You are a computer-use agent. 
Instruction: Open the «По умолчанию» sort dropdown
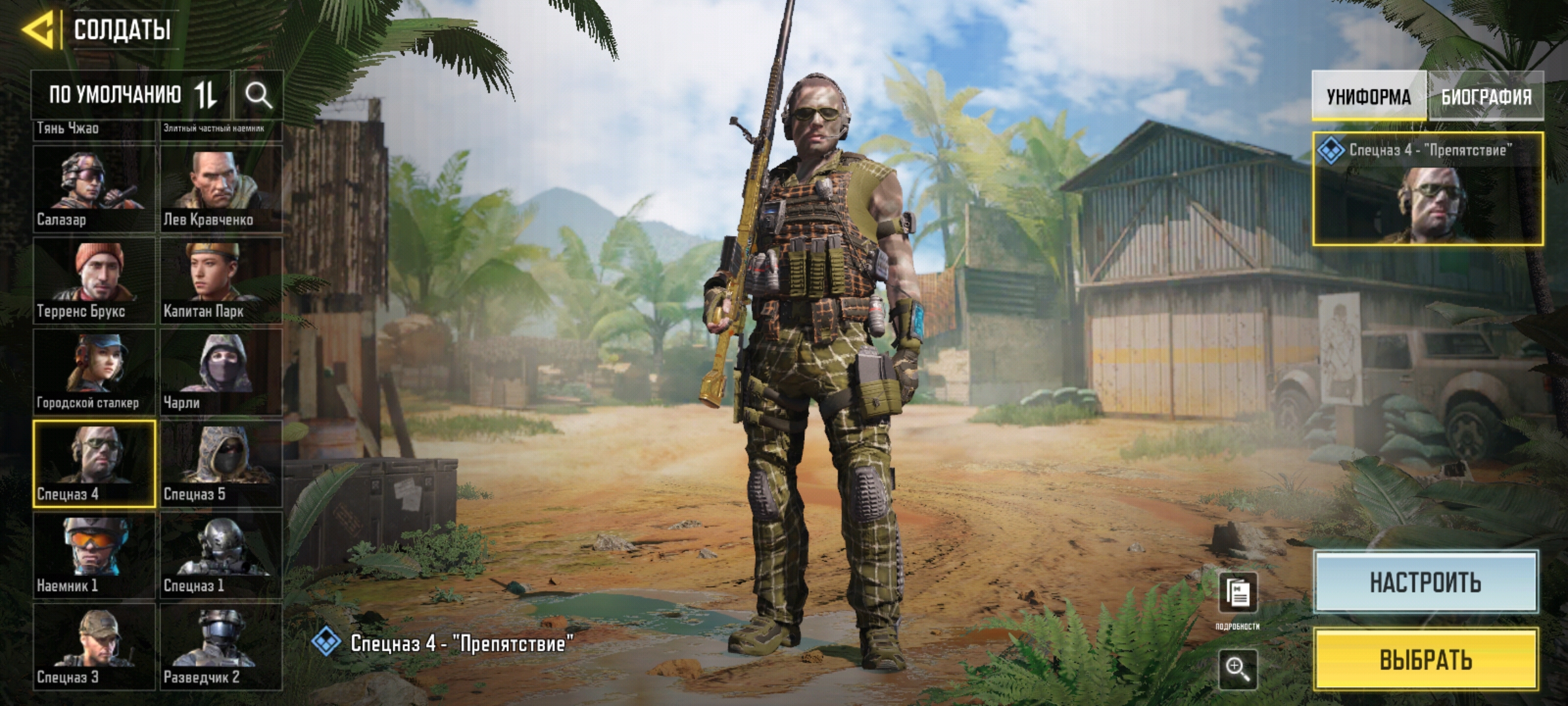(131, 95)
